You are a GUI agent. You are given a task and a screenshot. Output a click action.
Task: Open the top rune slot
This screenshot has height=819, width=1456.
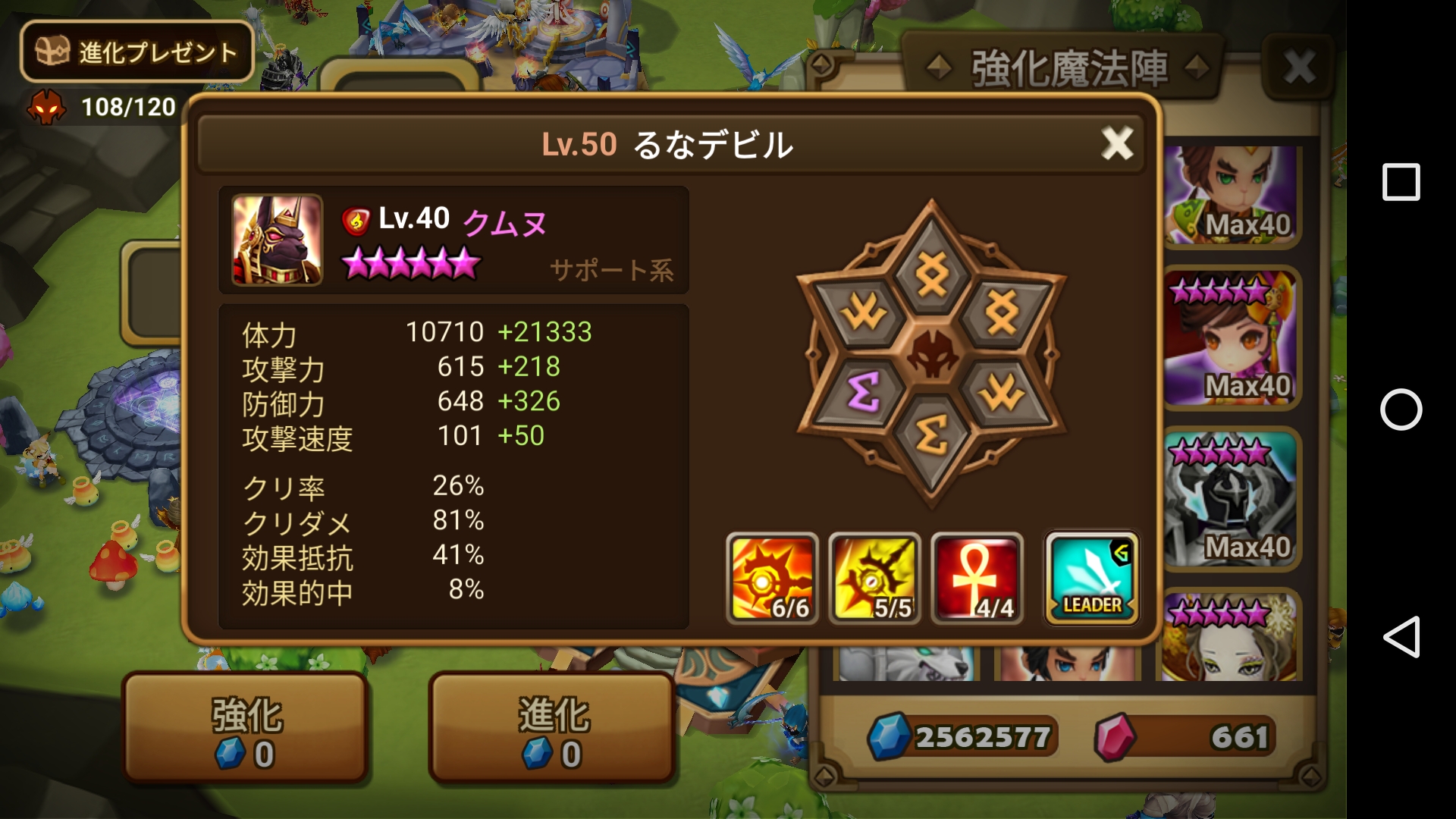pyautogui.click(x=932, y=275)
